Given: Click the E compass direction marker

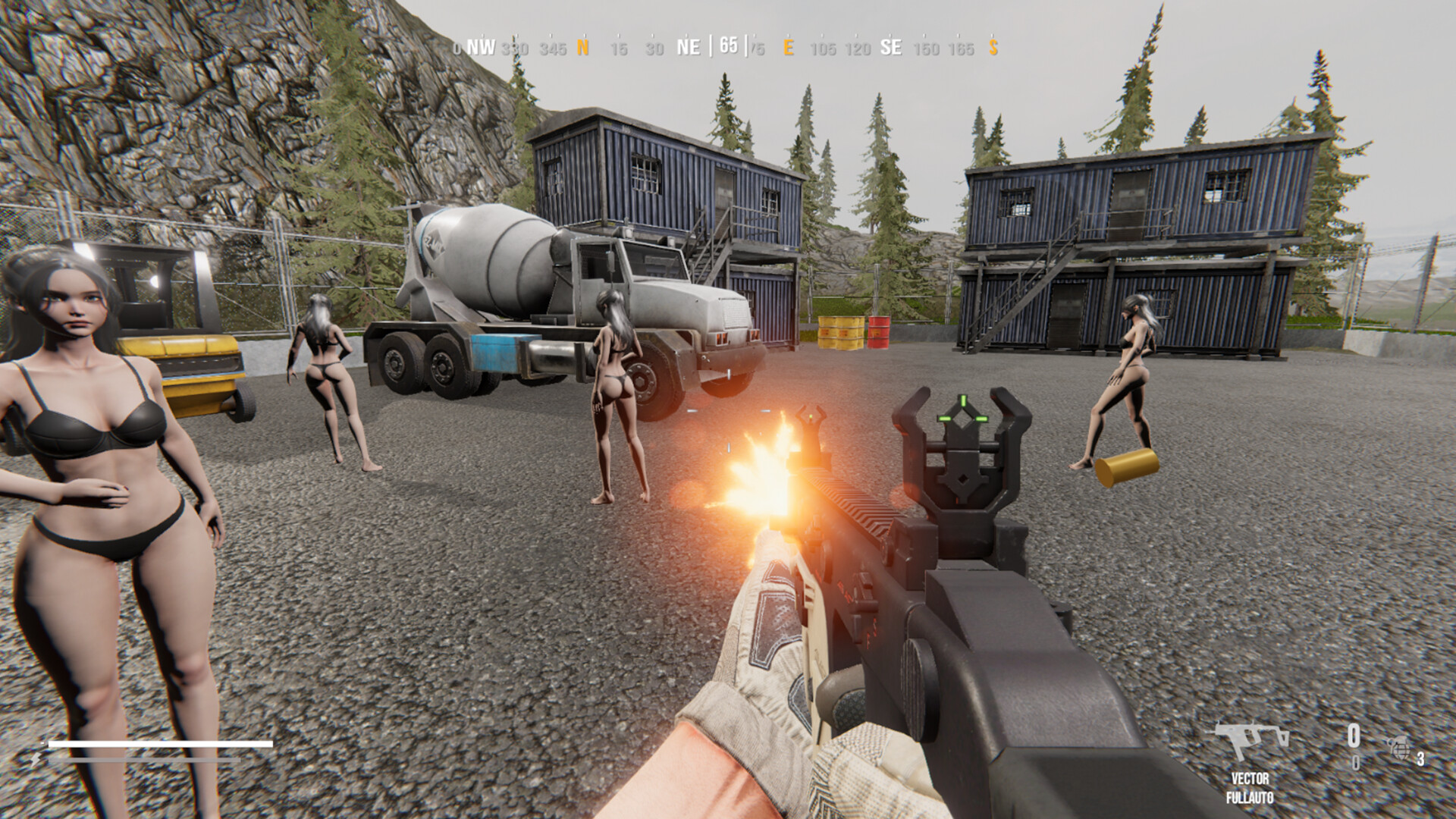Looking at the screenshot, I should (789, 48).
